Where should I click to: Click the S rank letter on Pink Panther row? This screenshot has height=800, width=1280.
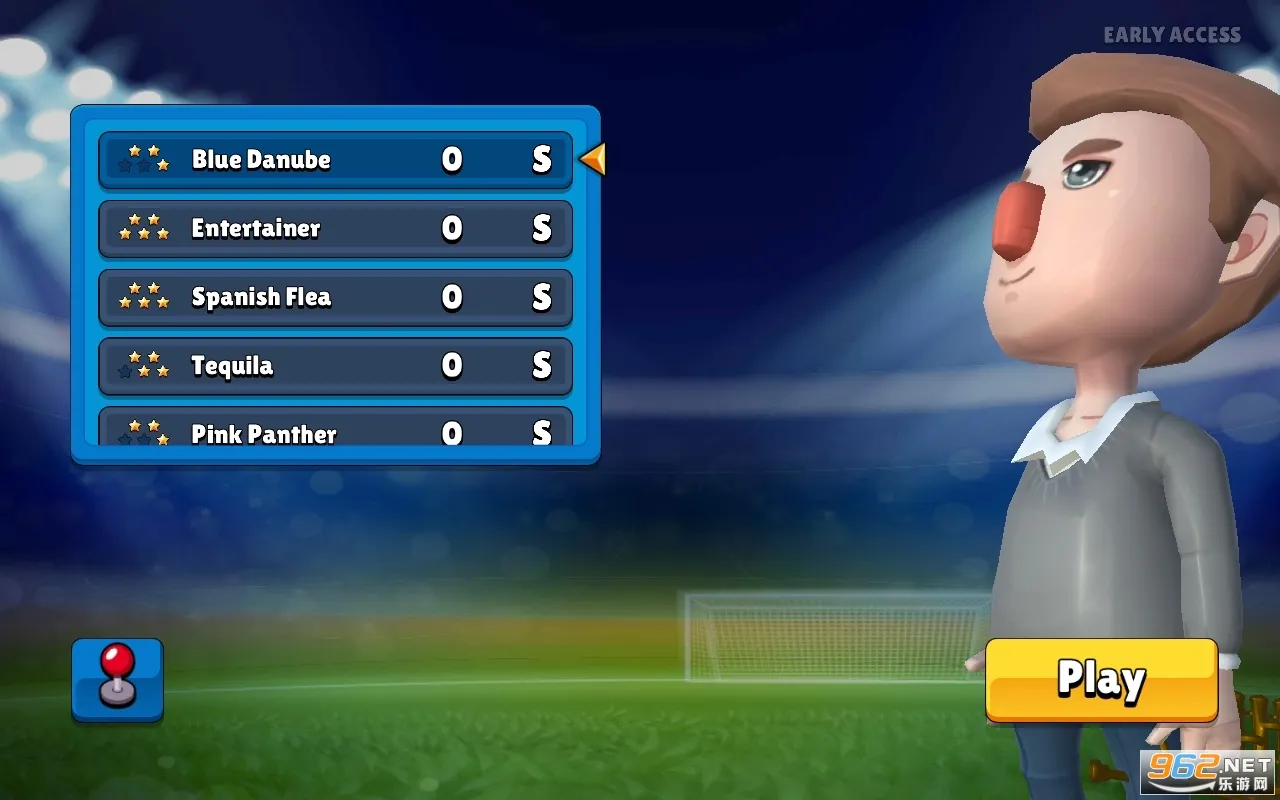pyautogui.click(x=540, y=433)
